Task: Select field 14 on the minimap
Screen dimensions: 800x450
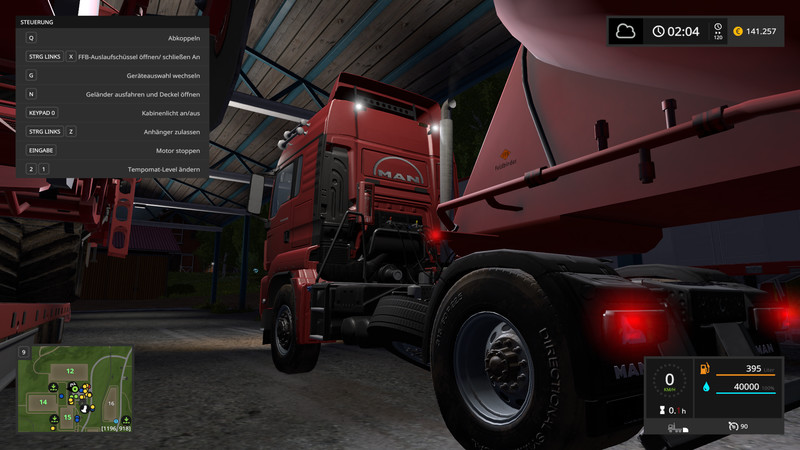Action: point(43,401)
